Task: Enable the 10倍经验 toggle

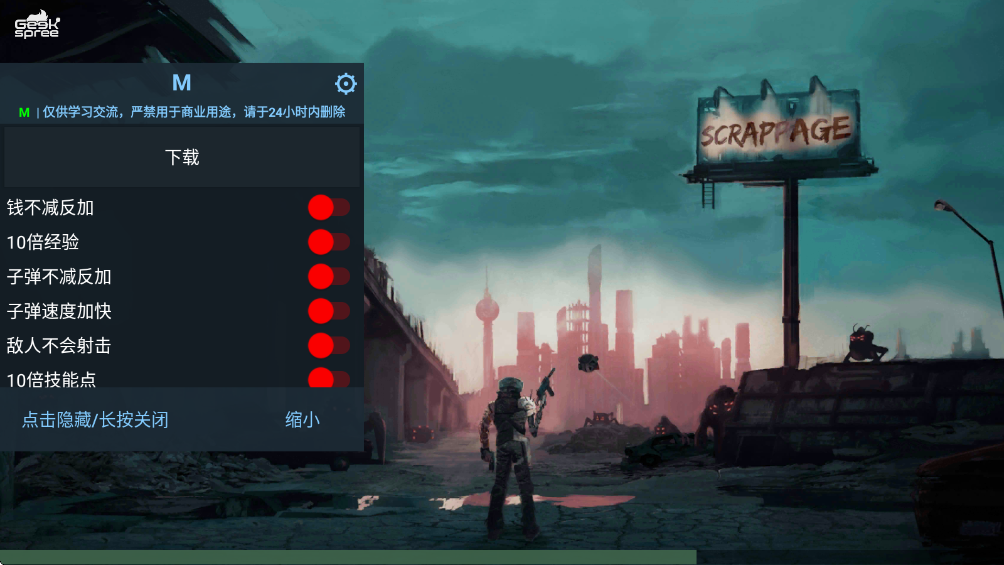Action: (x=328, y=242)
